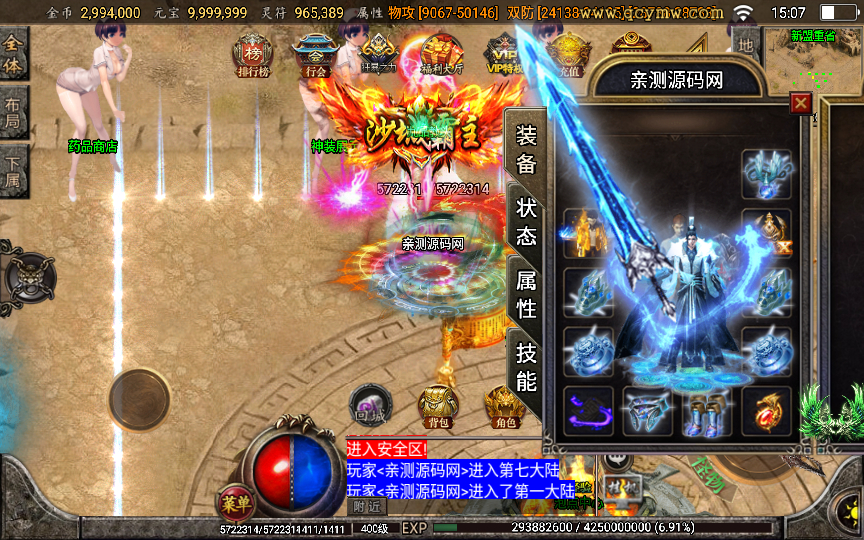Viewport: 864px width, 540px height.
Task: Open the 排行榜 ranking board
Action: [x=251, y=57]
